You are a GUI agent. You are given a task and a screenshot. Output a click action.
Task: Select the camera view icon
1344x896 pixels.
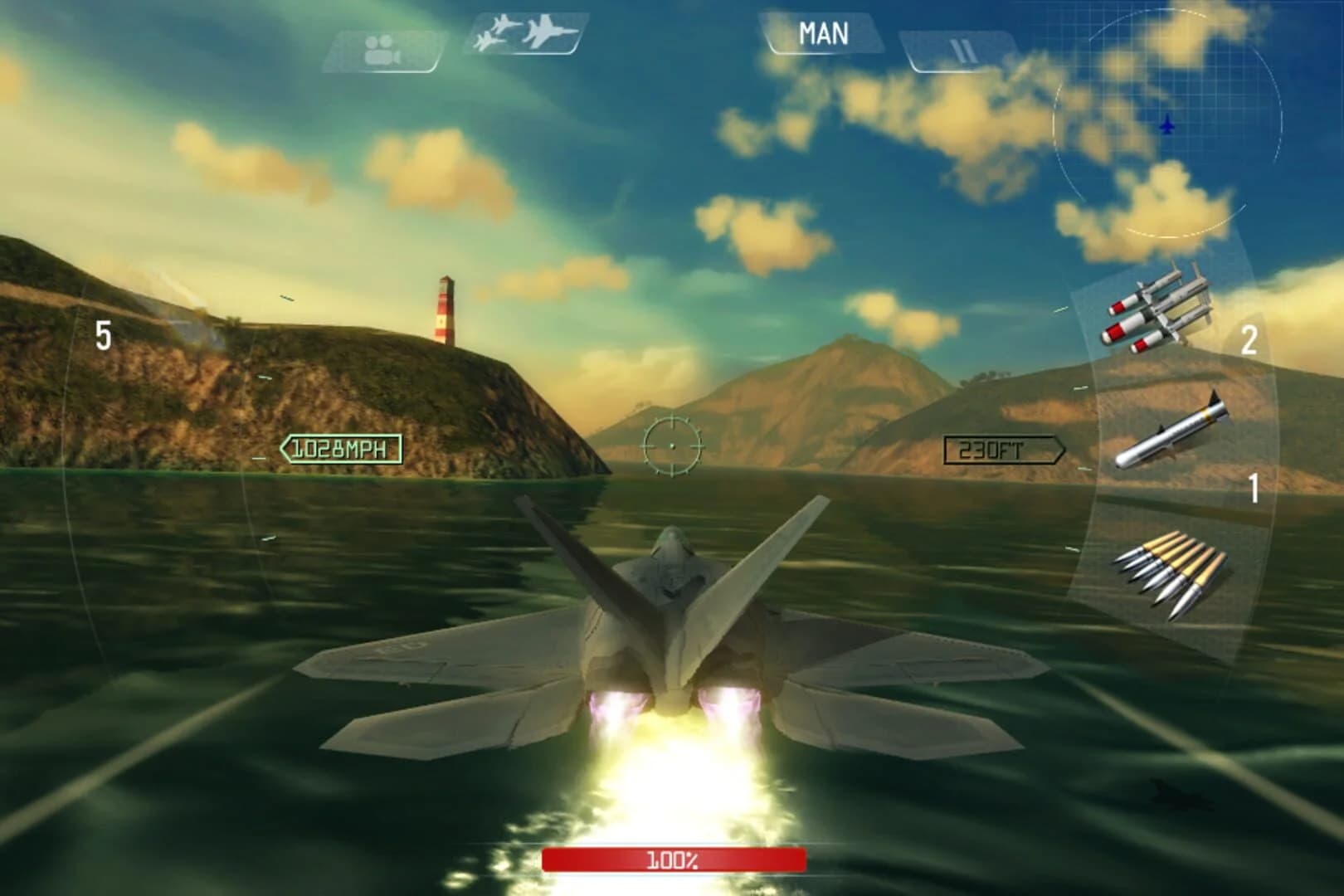(382, 43)
